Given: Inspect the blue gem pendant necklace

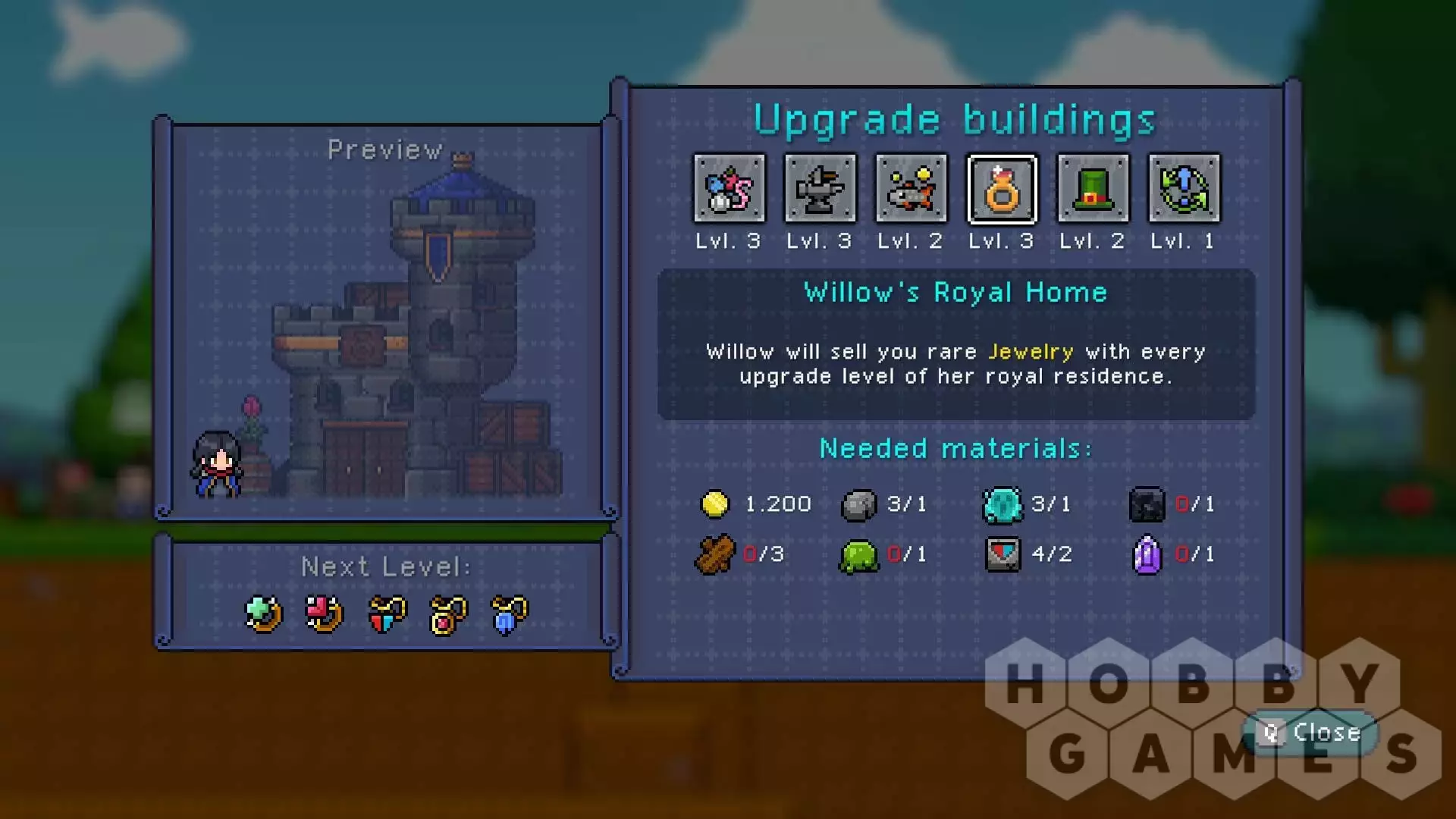Looking at the screenshot, I should pyautogui.click(x=509, y=613).
